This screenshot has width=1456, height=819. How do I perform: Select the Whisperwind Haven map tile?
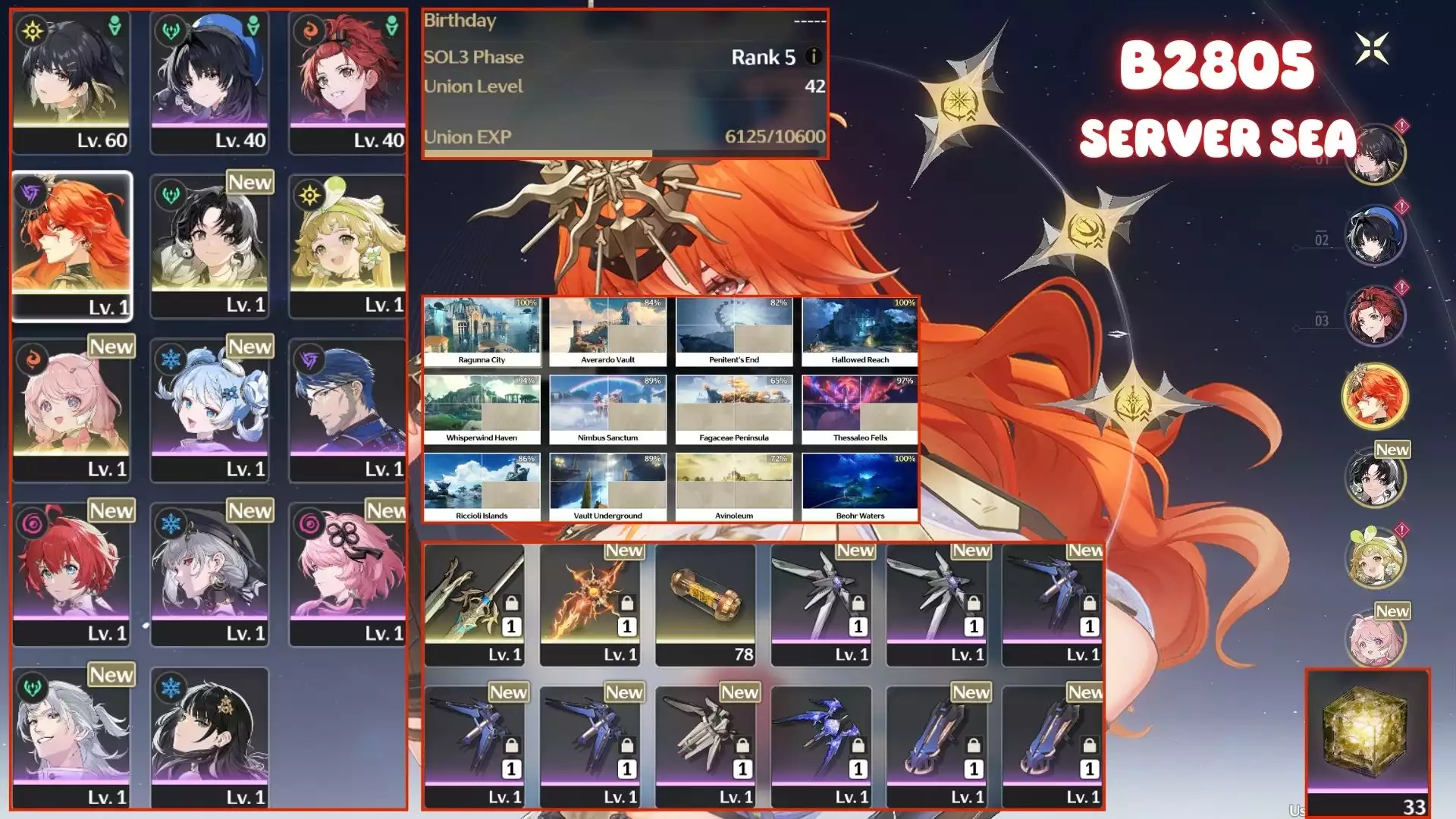click(482, 409)
